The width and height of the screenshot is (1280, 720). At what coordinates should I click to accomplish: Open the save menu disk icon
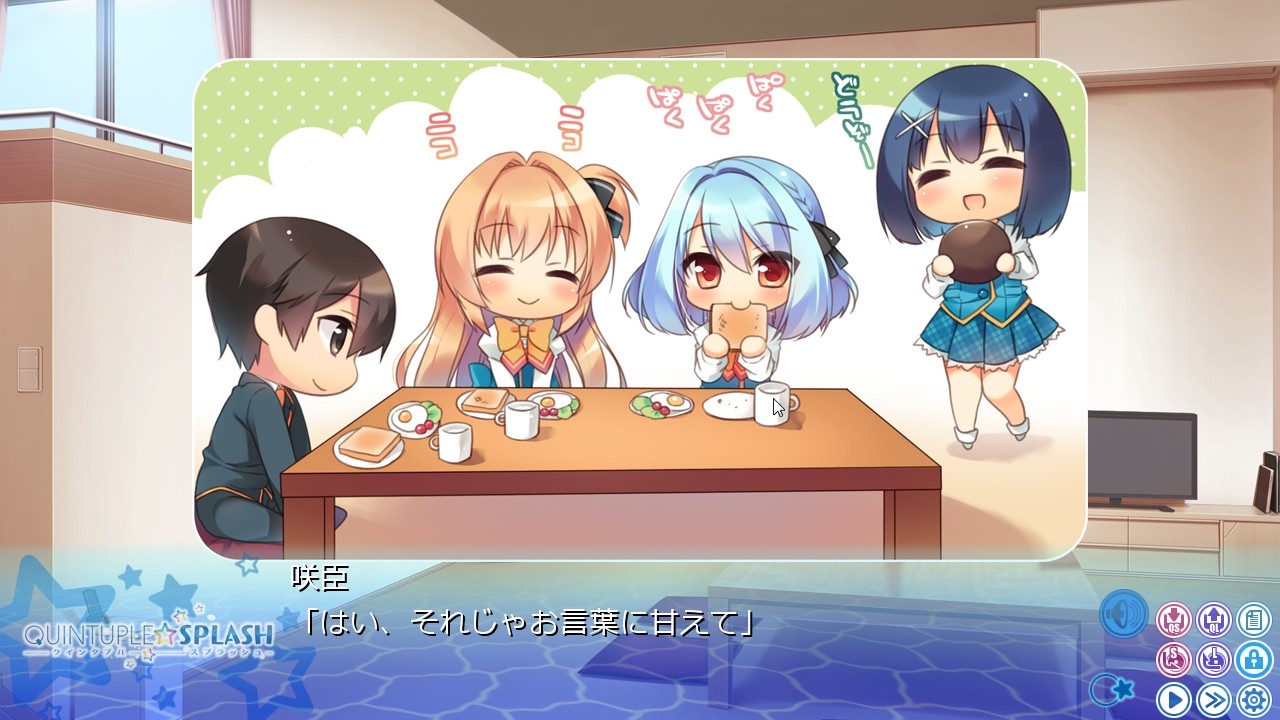(x=1174, y=660)
